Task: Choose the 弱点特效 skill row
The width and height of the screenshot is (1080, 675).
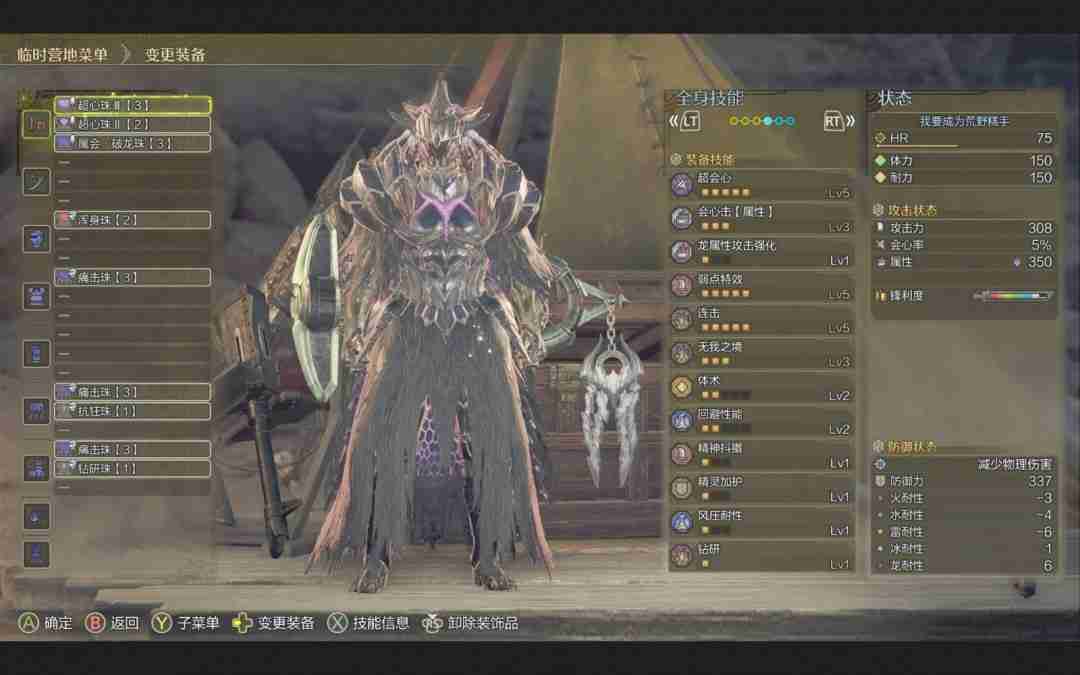Action: pos(762,285)
